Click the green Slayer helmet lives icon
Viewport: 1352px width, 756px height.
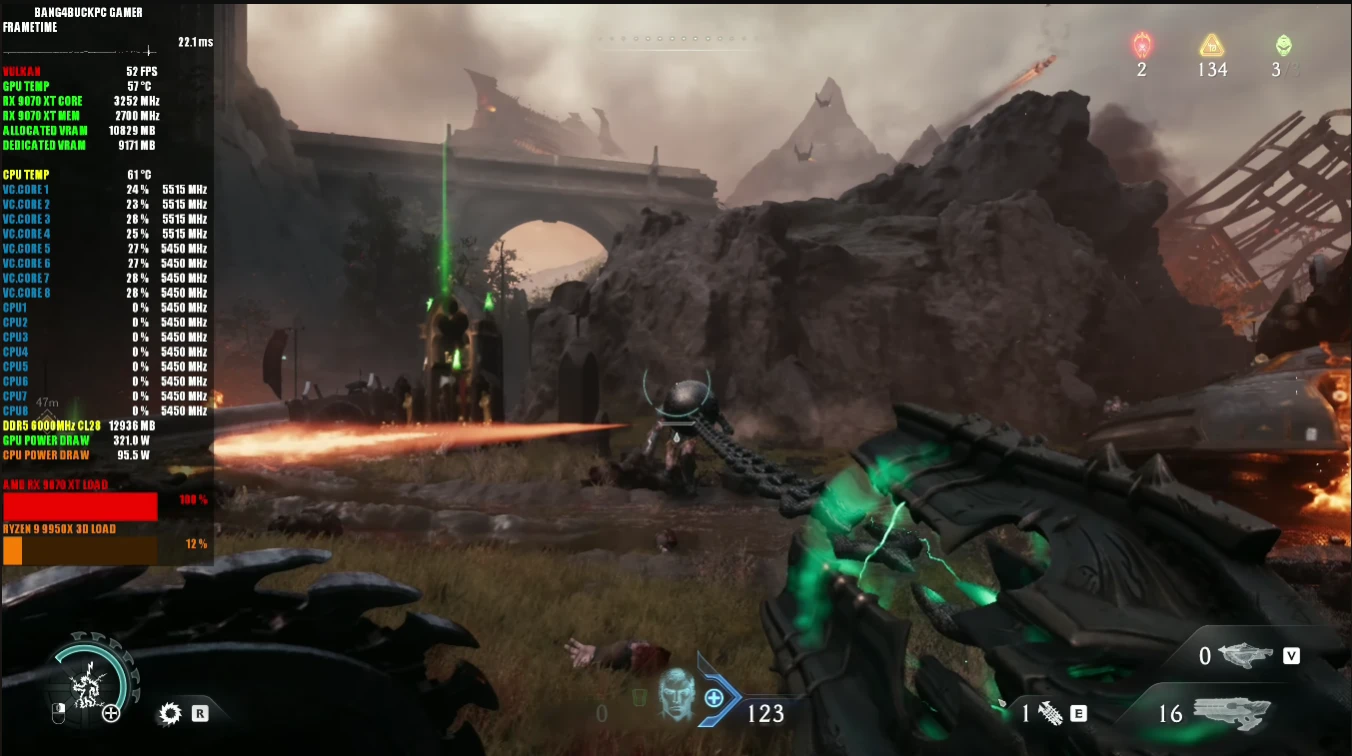1283,45
